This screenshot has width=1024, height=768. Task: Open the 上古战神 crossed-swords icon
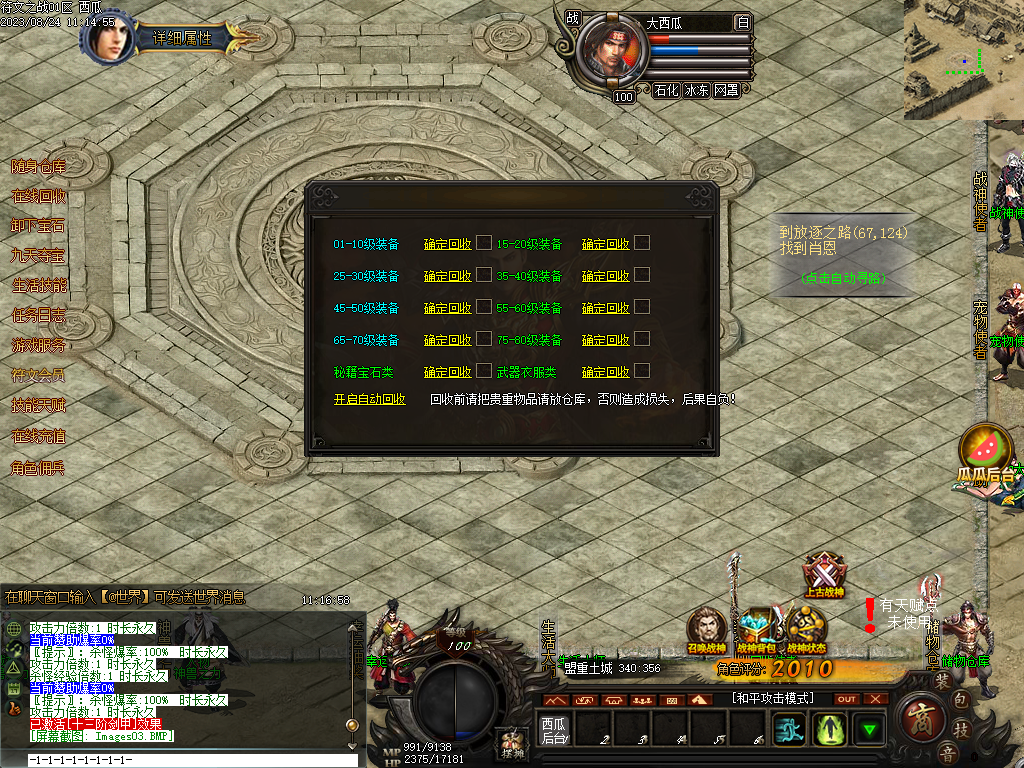tap(825, 575)
